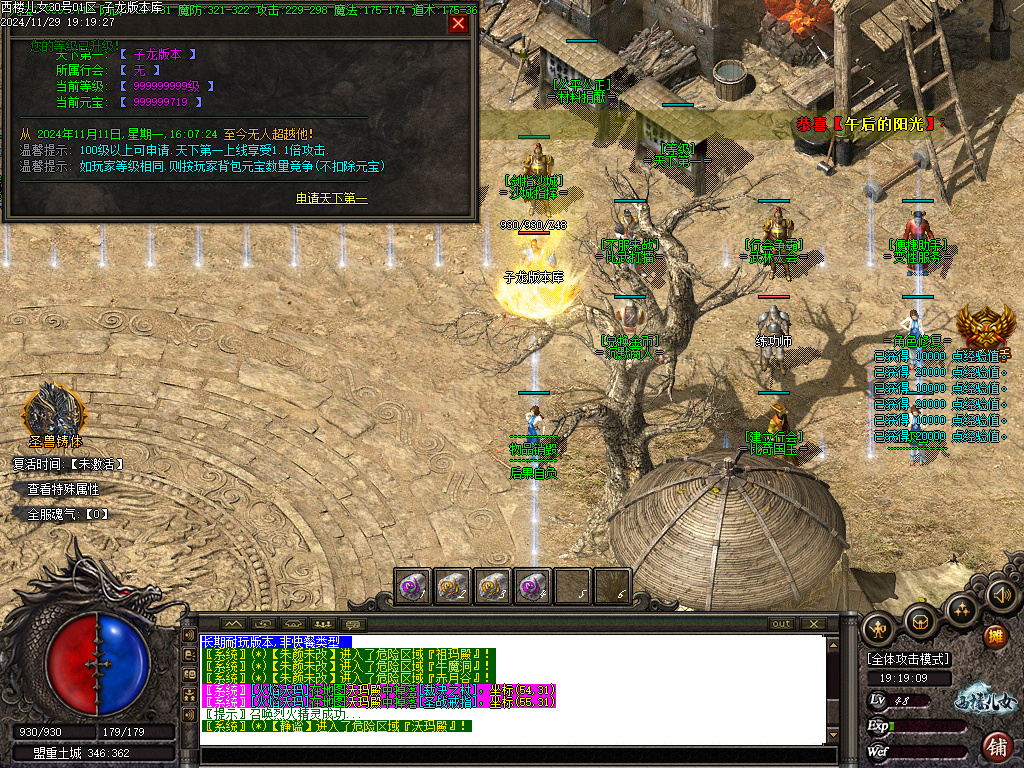Open the 圣兽铸体 beast icon
The image size is (1024, 768).
[54, 408]
